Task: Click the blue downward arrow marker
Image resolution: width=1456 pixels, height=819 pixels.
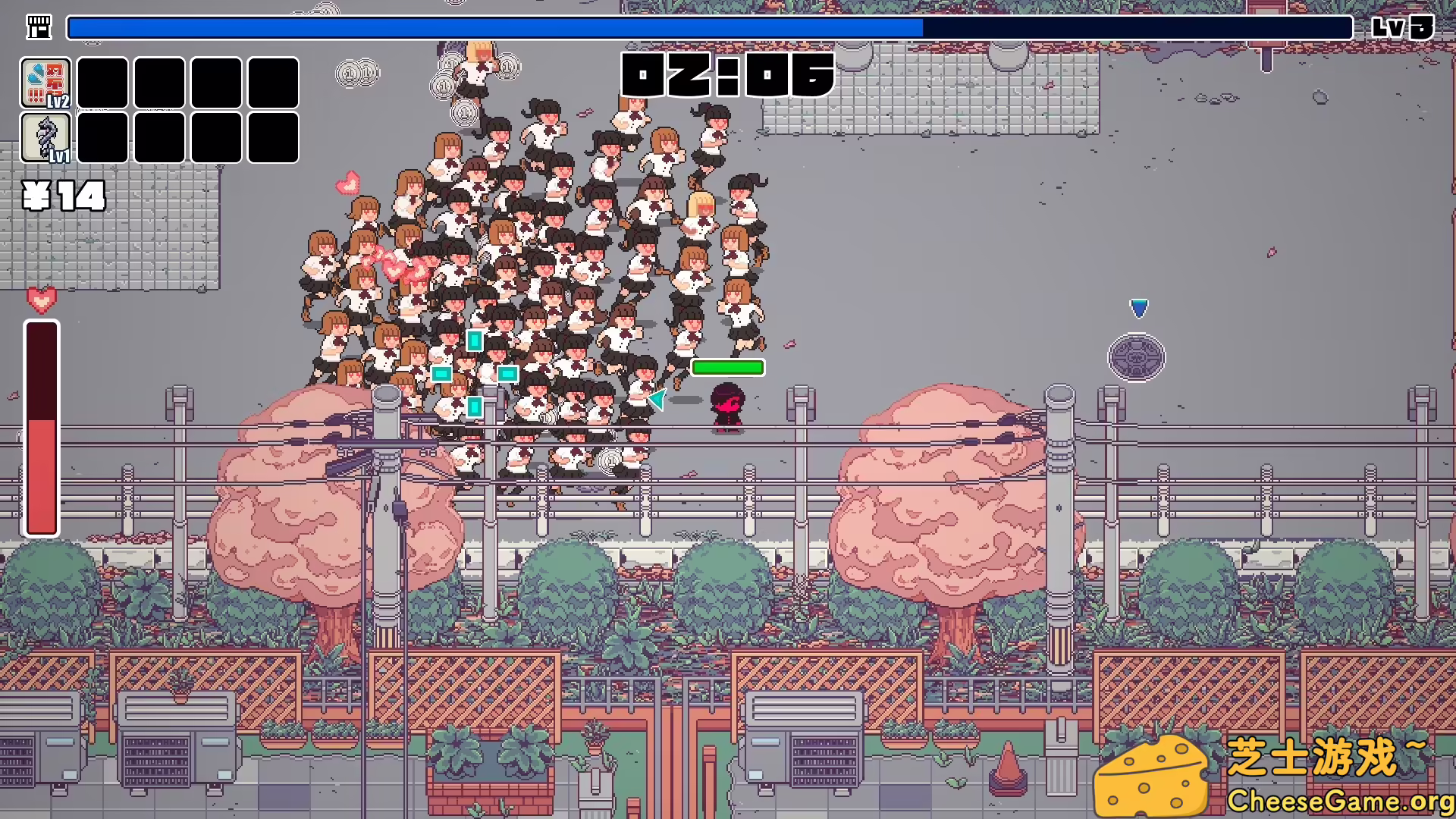Action: tap(1138, 307)
